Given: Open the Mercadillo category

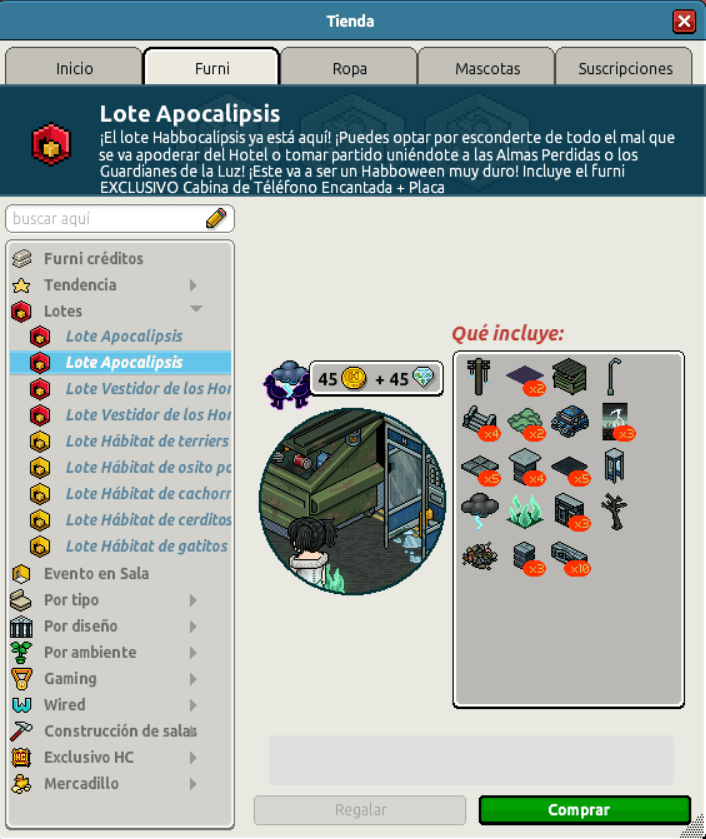Looking at the screenshot, I should 81,783.
